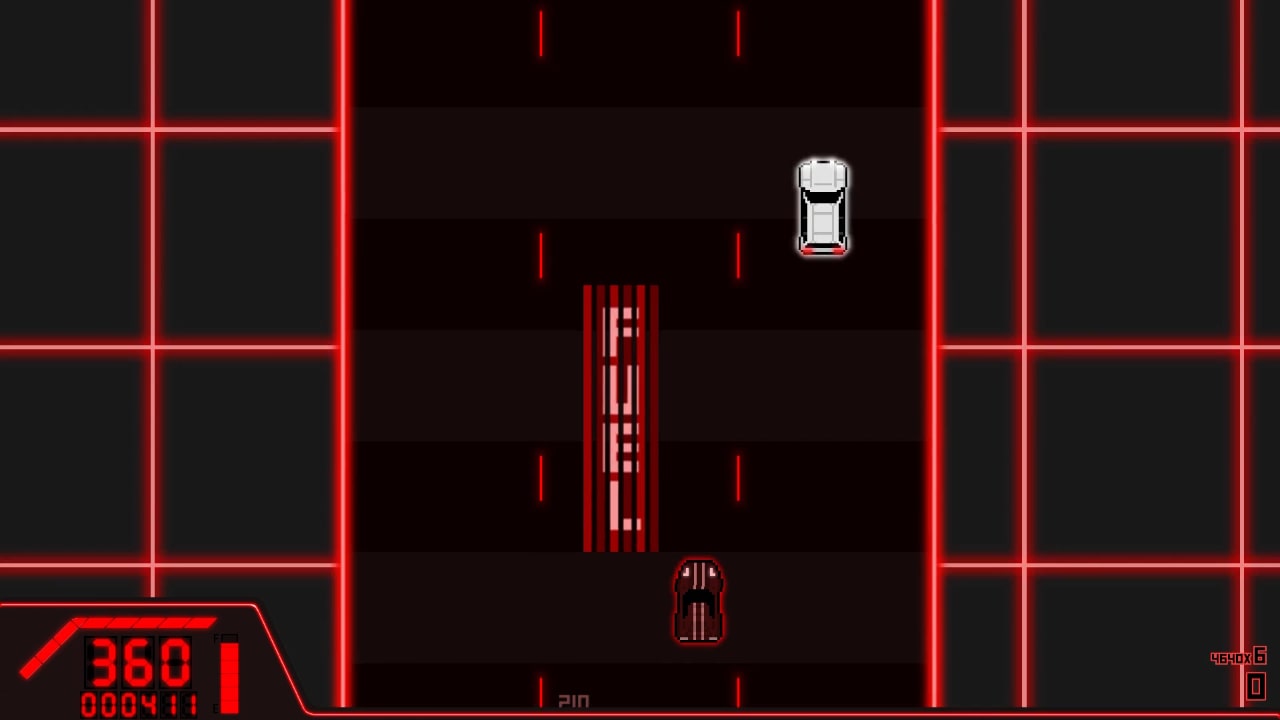Select the dark rival car on the road
This screenshot has width=1280, height=720.
pos(698,600)
